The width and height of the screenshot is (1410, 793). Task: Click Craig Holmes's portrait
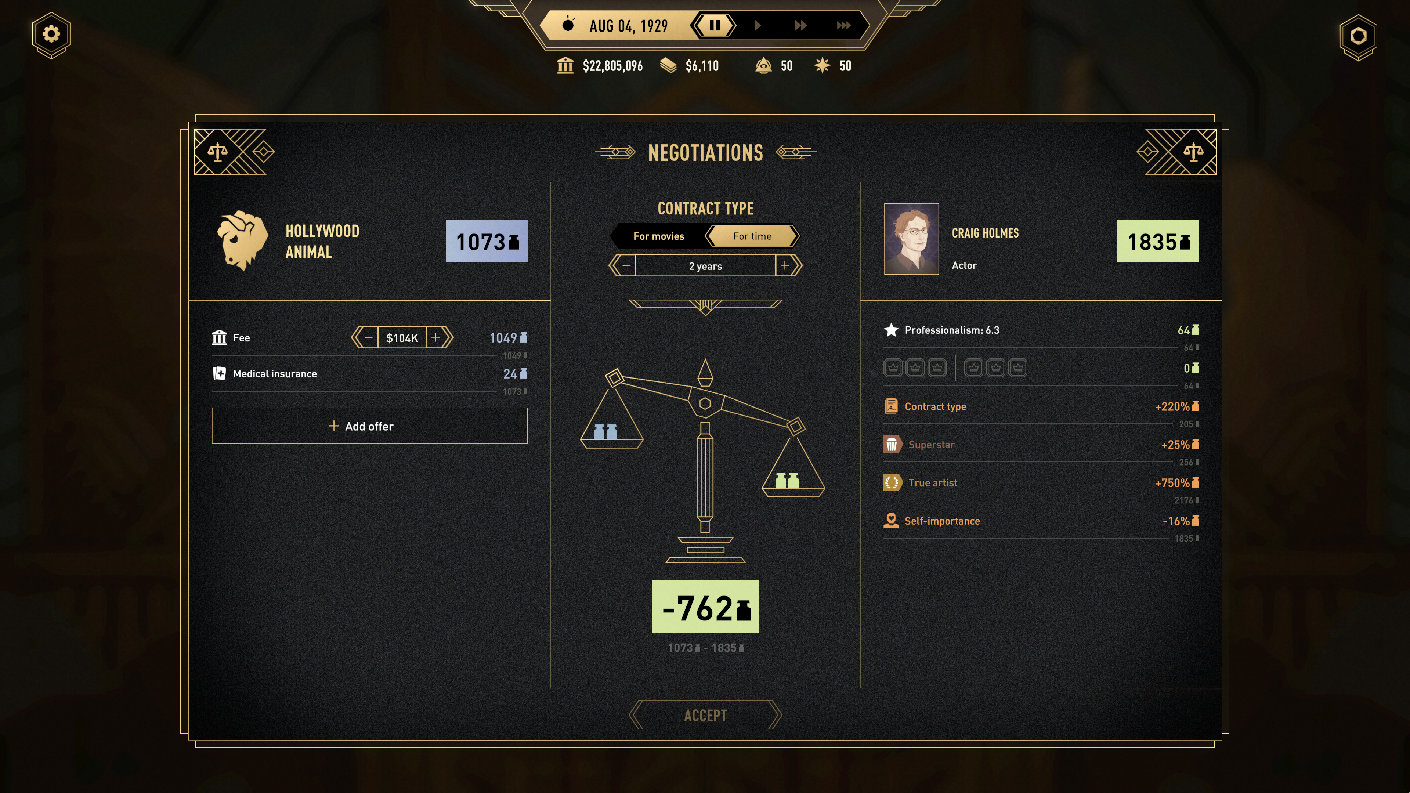click(x=911, y=239)
